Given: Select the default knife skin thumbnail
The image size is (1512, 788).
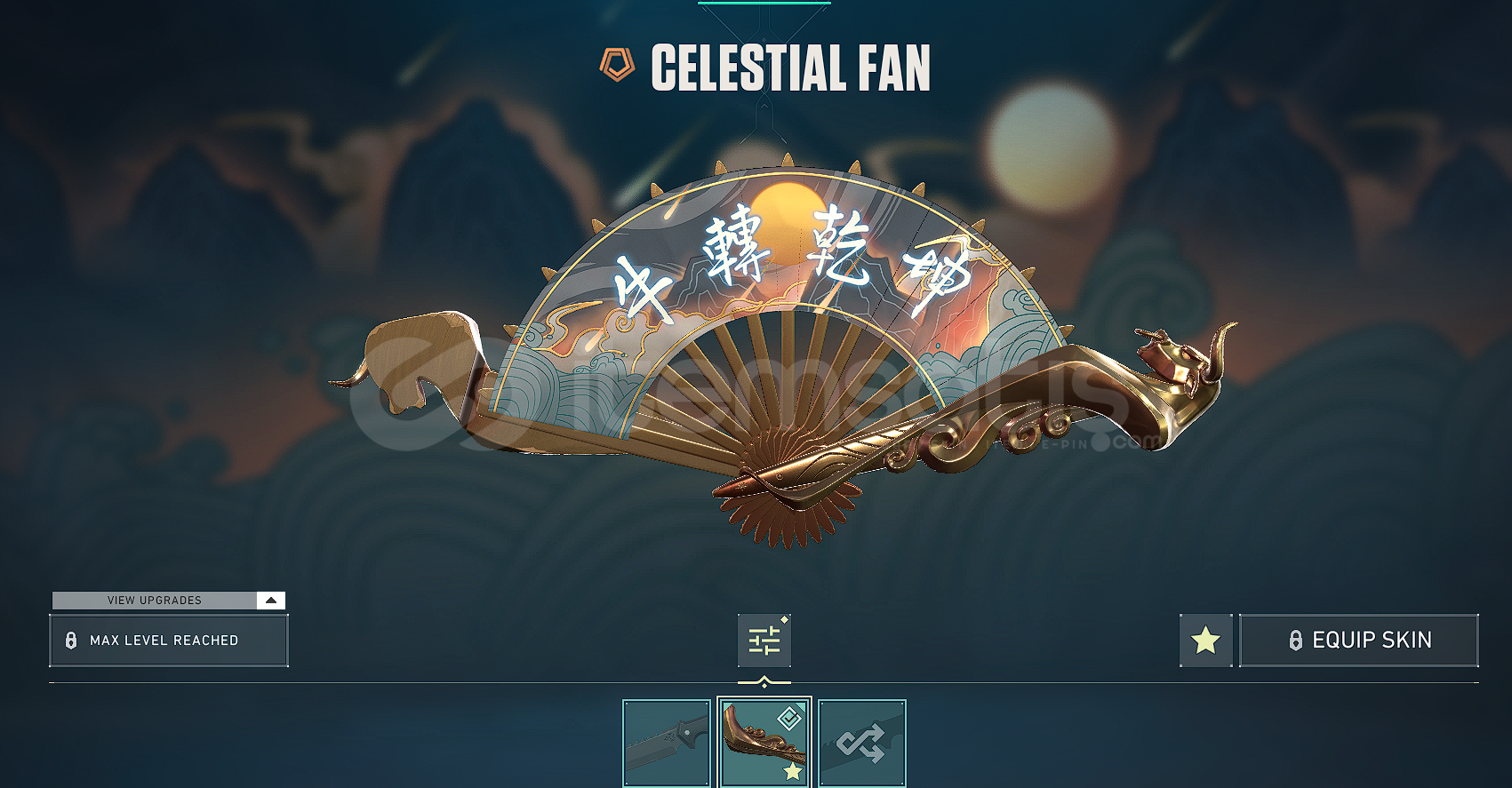Looking at the screenshot, I should pyautogui.click(x=667, y=743).
